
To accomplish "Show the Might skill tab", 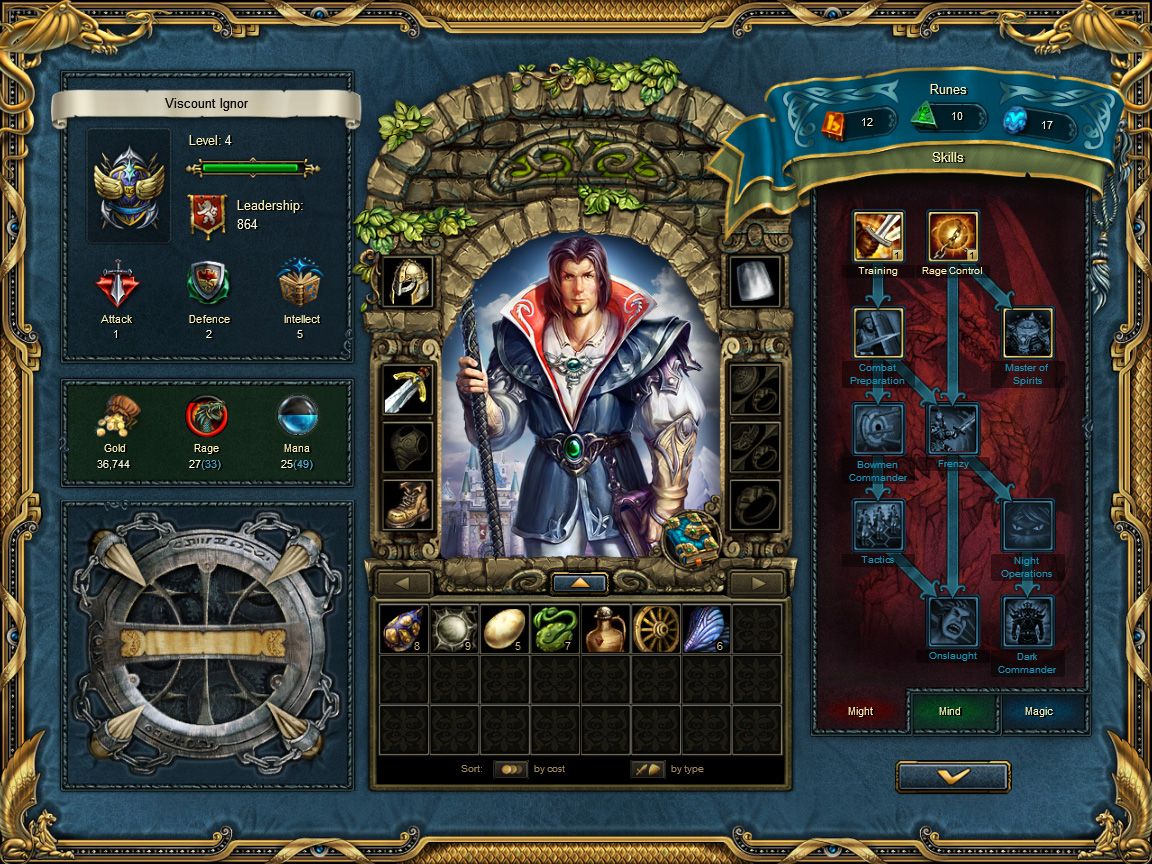I will click(860, 711).
